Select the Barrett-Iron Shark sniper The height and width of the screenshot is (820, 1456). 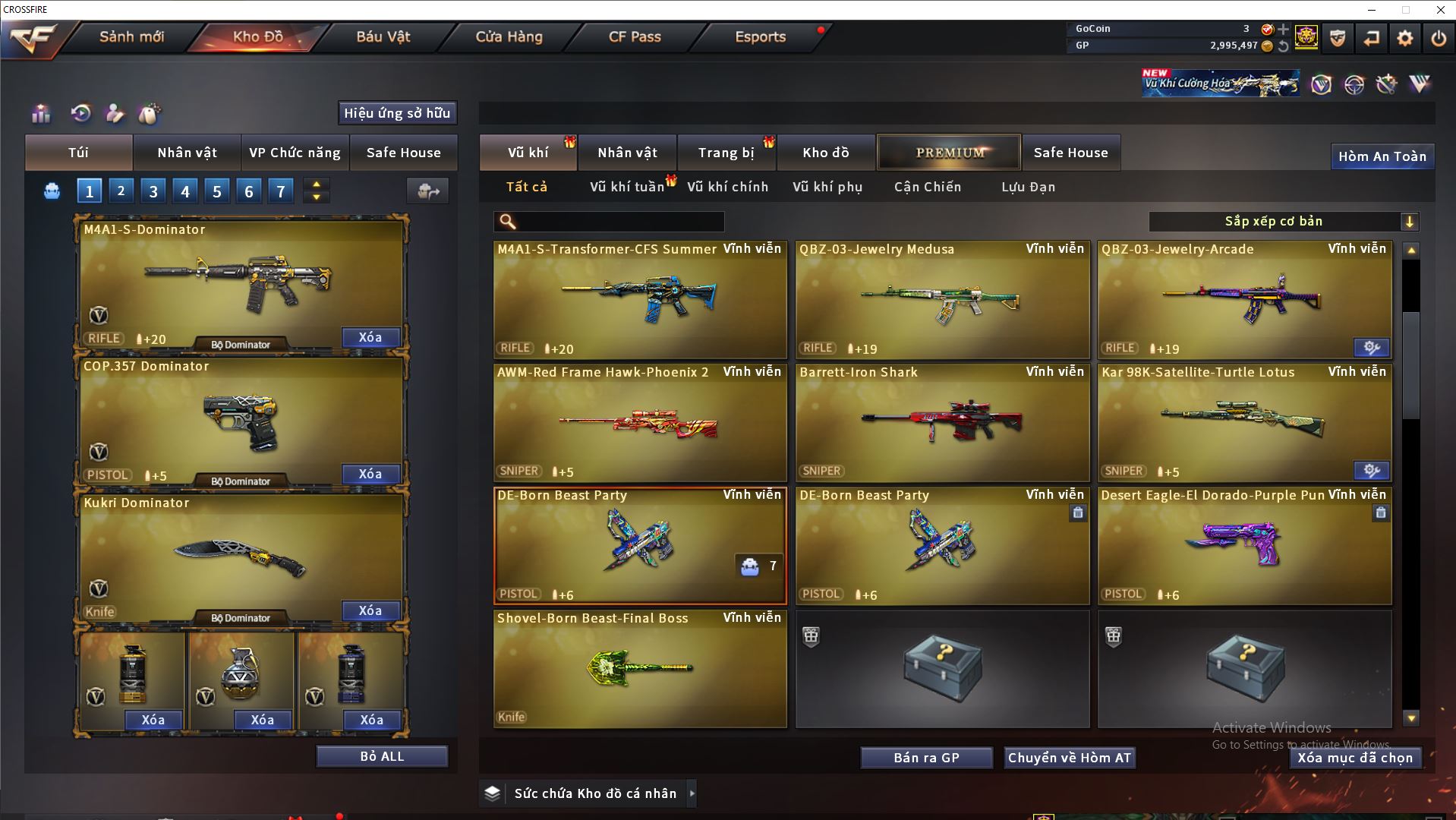coord(942,422)
